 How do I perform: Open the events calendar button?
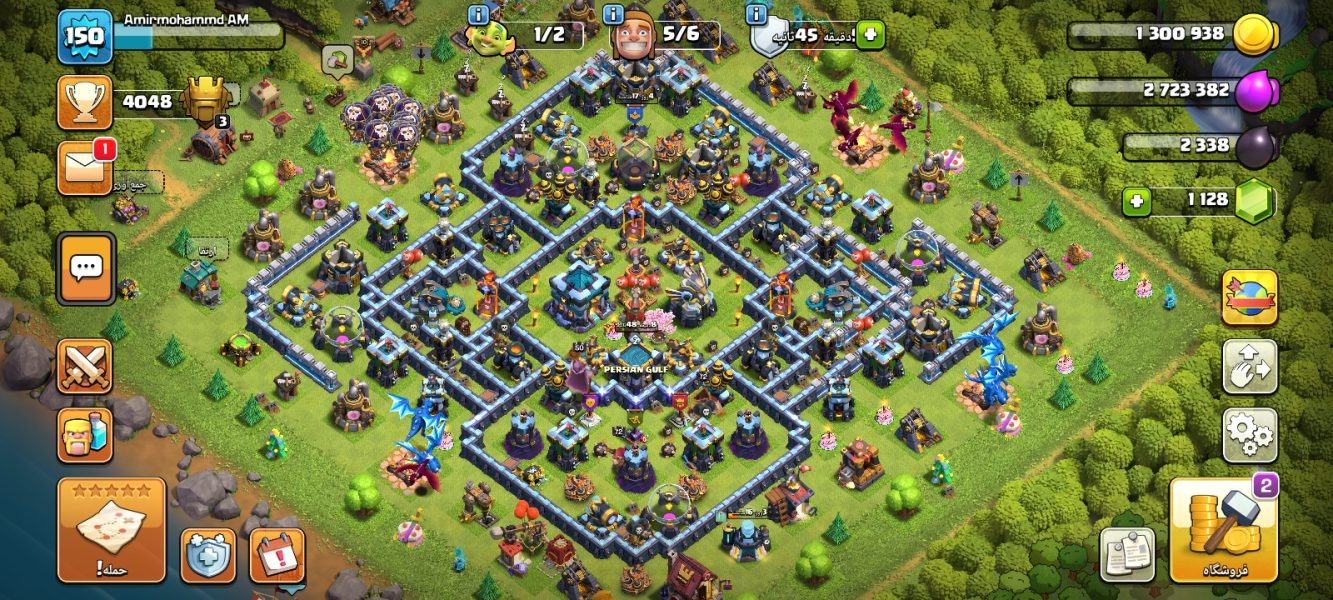point(277,555)
